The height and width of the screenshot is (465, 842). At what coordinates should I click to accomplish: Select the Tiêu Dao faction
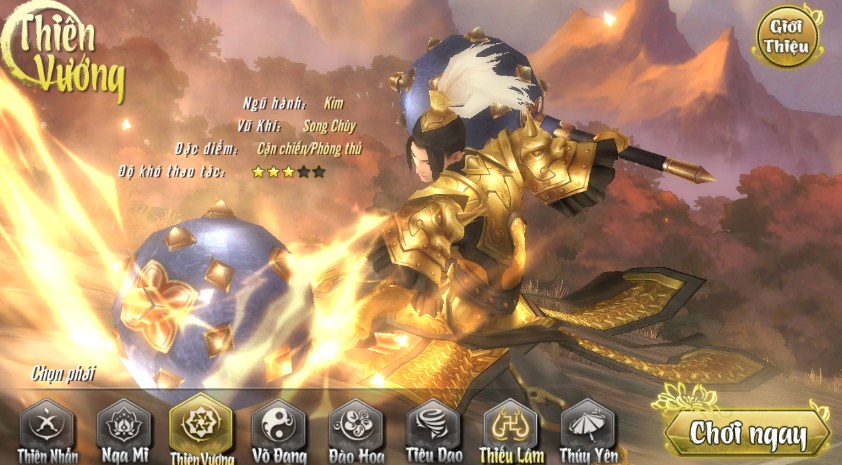433,426
